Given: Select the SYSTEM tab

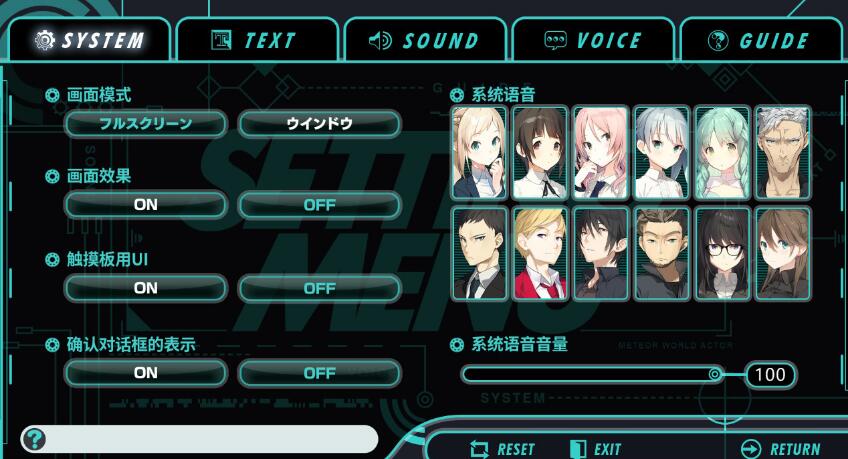Looking at the screenshot, I should point(88,41).
